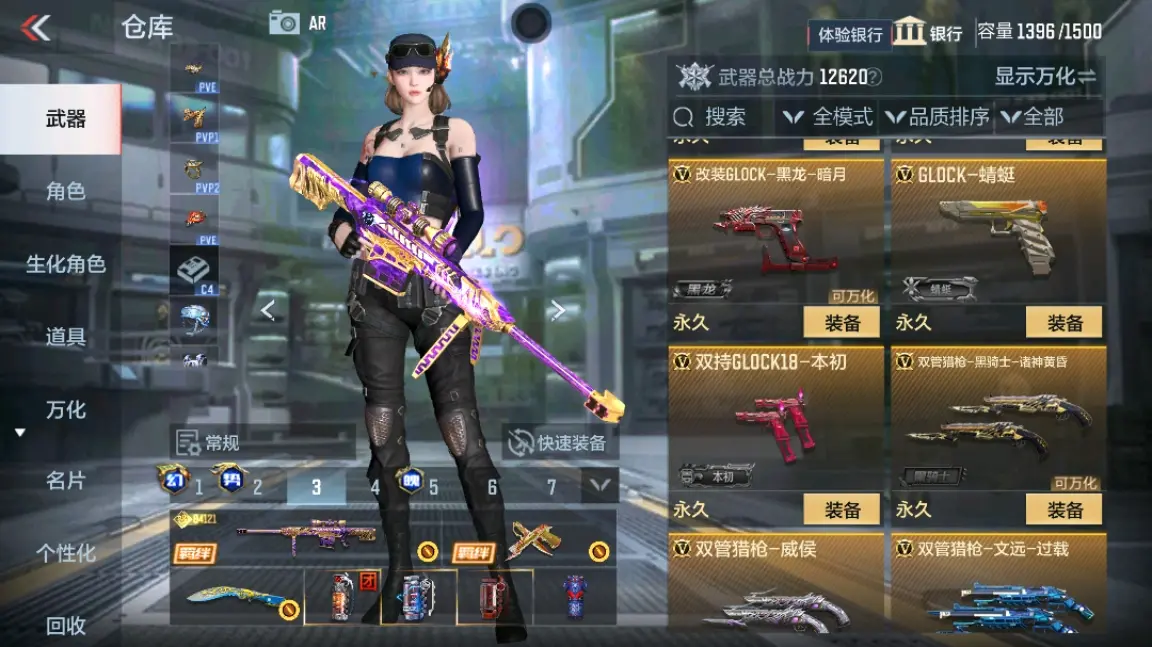Image resolution: width=1152 pixels, height=647 pixels.
Task: Switch to the 武器 weapons tab
Action: [x=64, y=119]
